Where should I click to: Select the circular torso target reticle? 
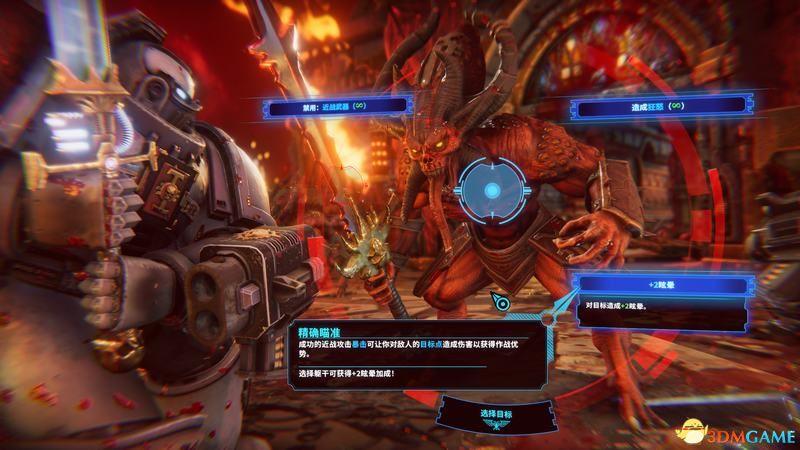(x=491, y=190)
